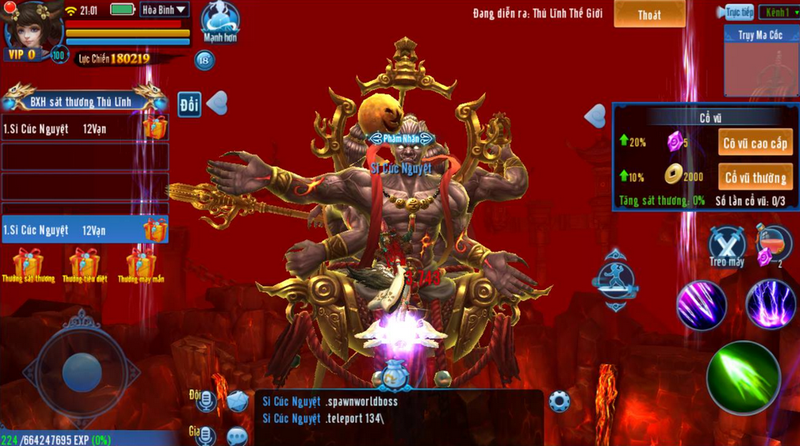800x446 pixels.
Task: Open the Thưởng may mắn reward chest
Action: (x=140, y=265)
